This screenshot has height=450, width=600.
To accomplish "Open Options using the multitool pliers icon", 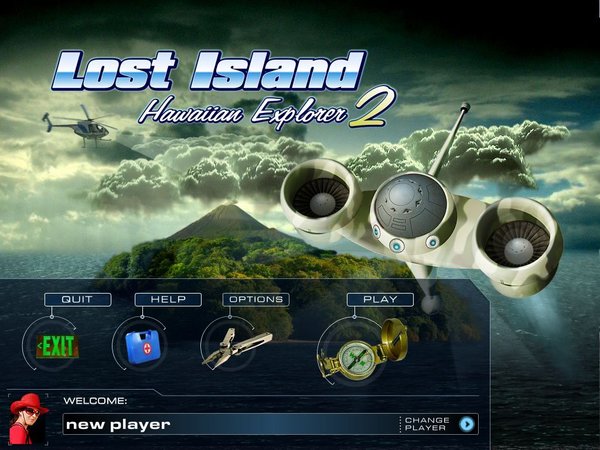I will click(x=236, y=347).
